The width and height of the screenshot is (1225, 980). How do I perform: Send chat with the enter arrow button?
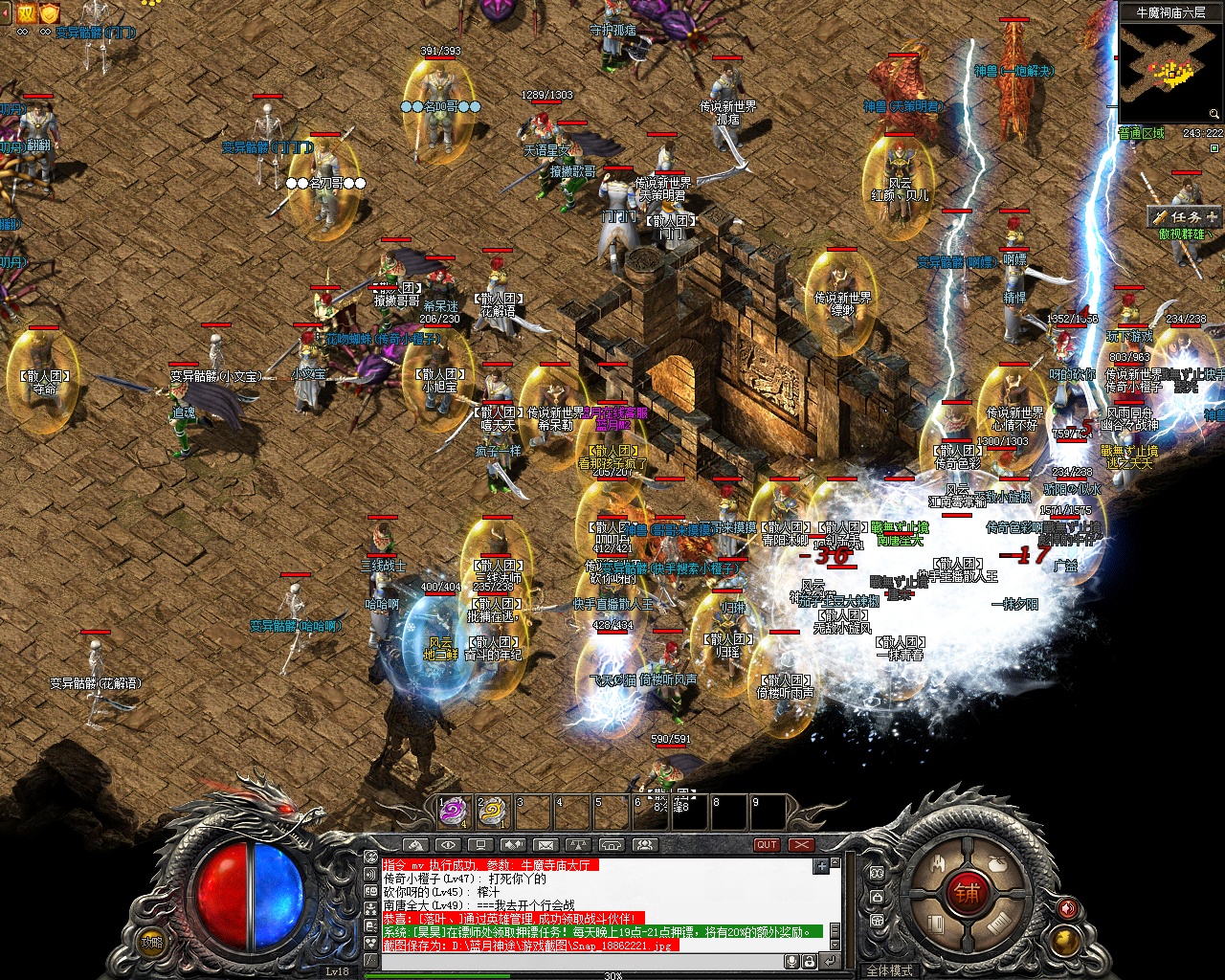click(830, 961)
